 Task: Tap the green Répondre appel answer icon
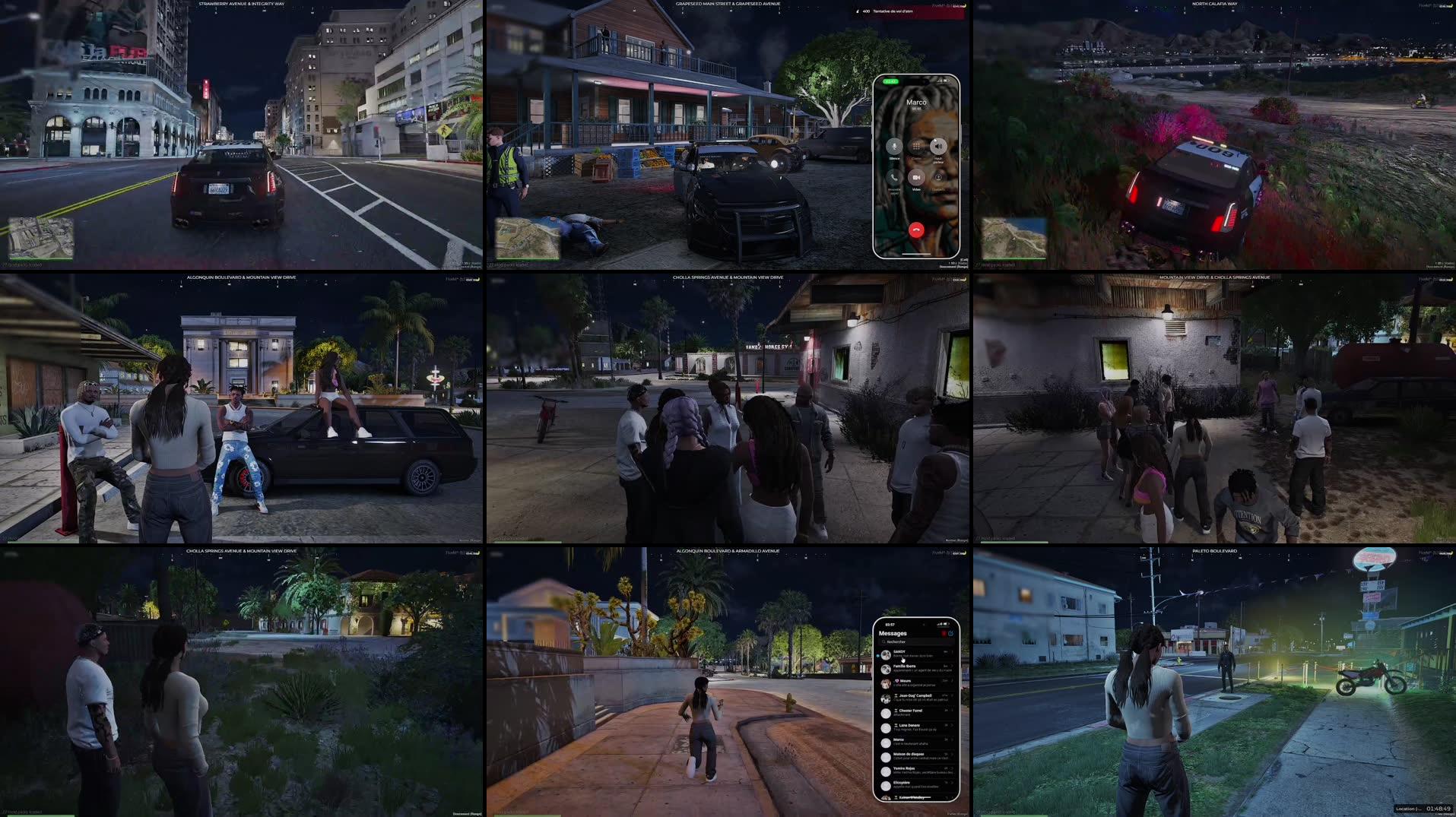coord(893,178)
